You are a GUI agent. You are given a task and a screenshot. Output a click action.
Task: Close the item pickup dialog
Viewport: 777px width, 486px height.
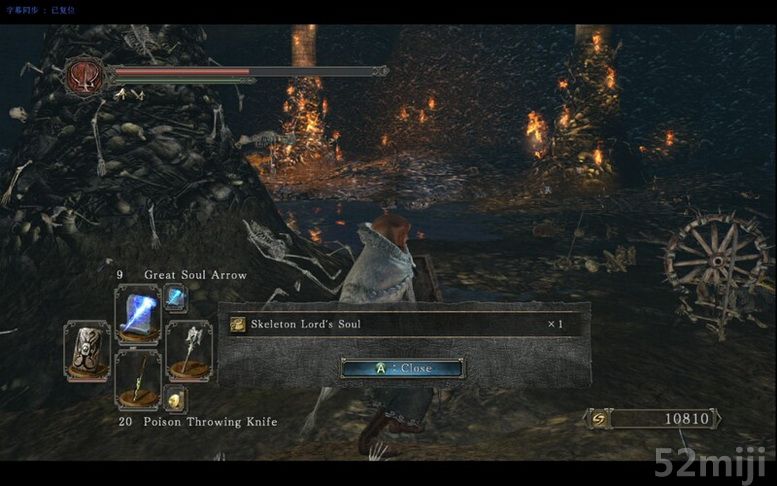401,368
